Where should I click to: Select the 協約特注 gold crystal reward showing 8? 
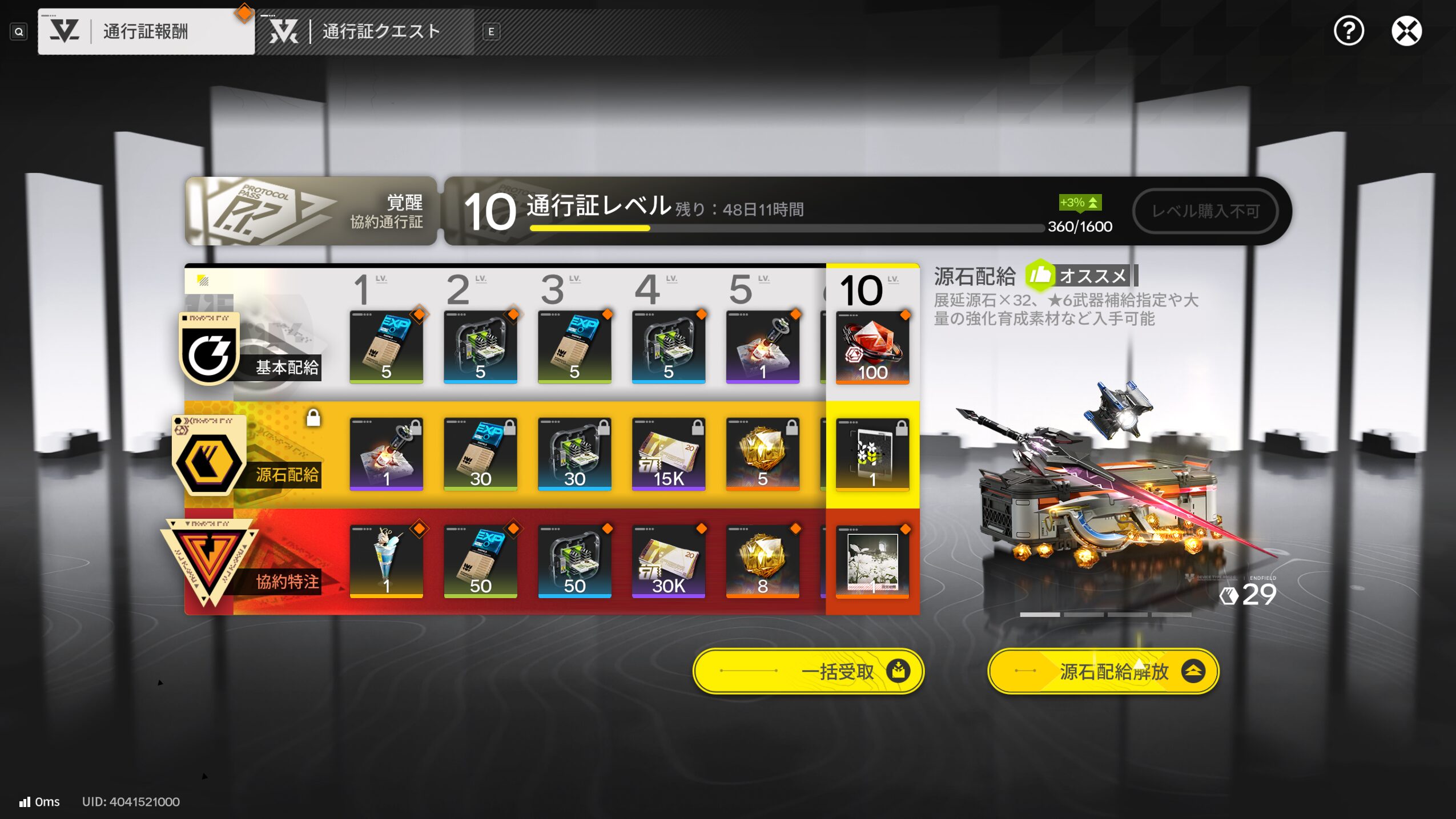point(762,561)
